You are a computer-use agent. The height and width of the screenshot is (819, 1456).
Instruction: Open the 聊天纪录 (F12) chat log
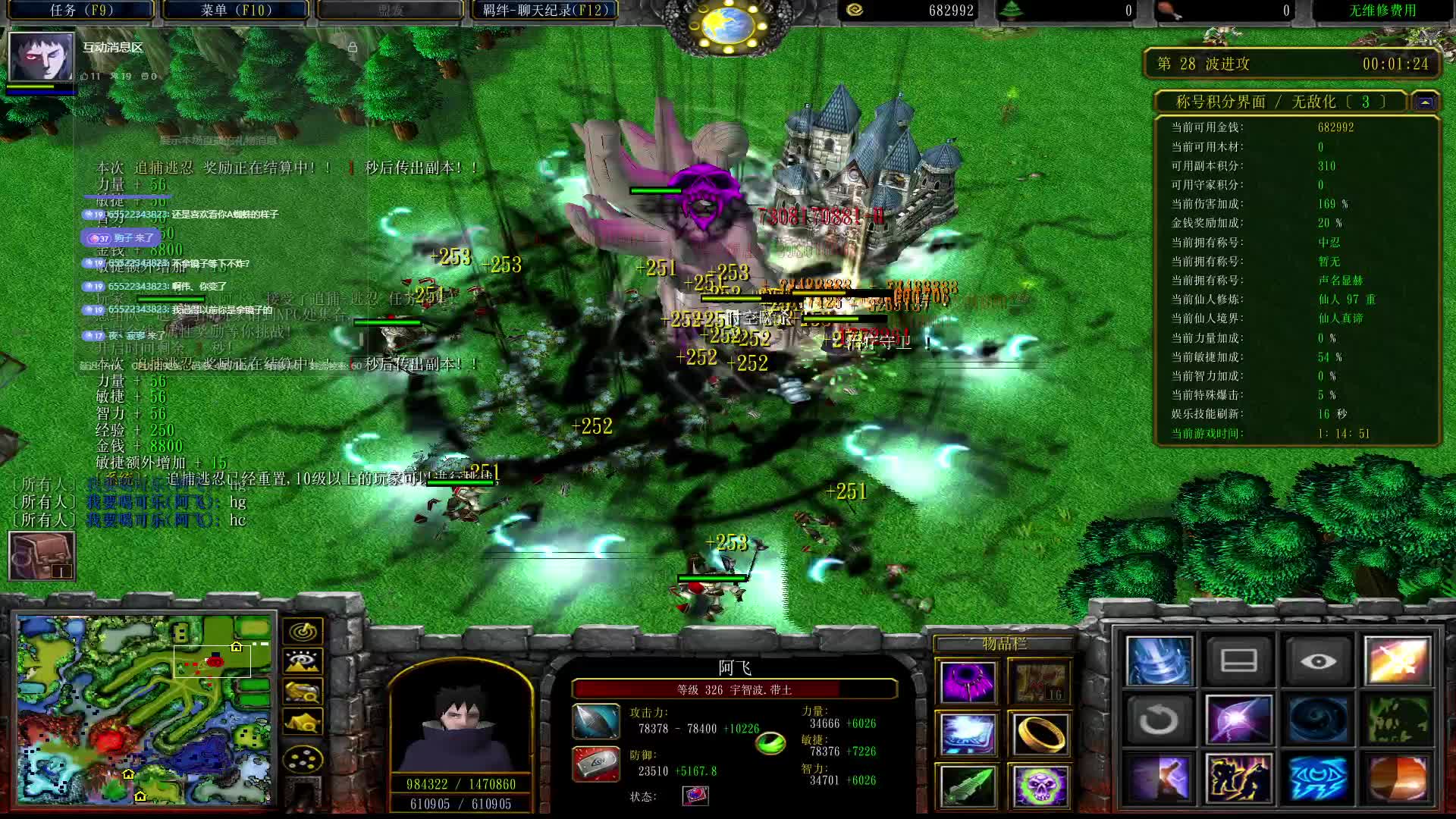545,11
